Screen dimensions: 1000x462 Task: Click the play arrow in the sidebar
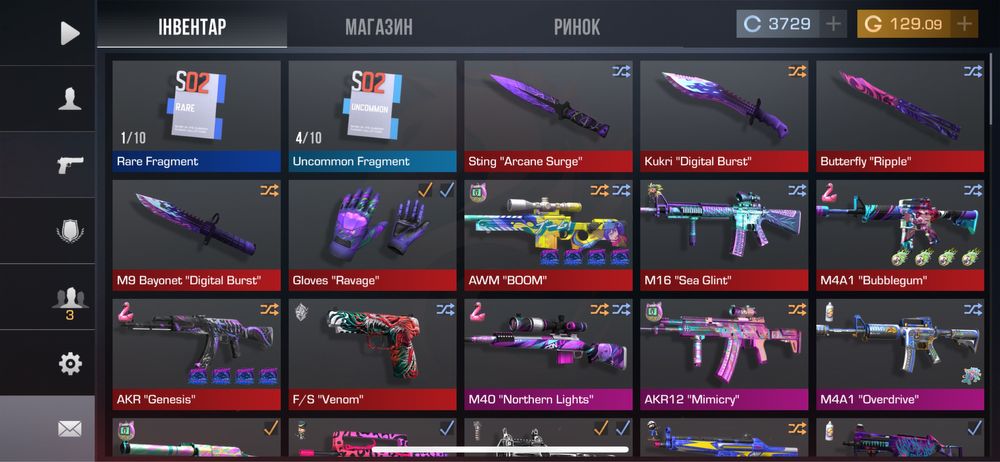pos(69,33)
